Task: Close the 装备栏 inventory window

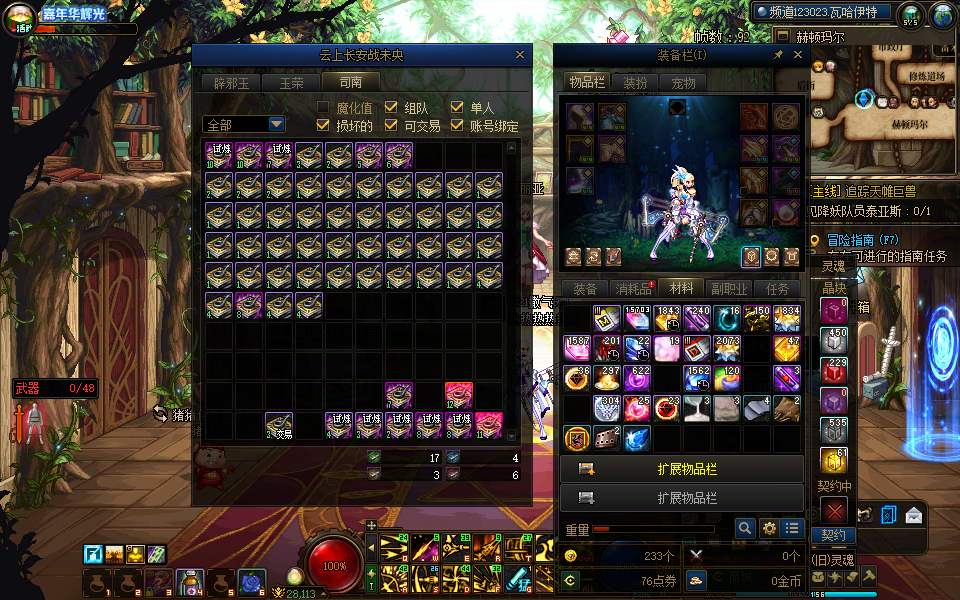Action: (x=798, y=55)
